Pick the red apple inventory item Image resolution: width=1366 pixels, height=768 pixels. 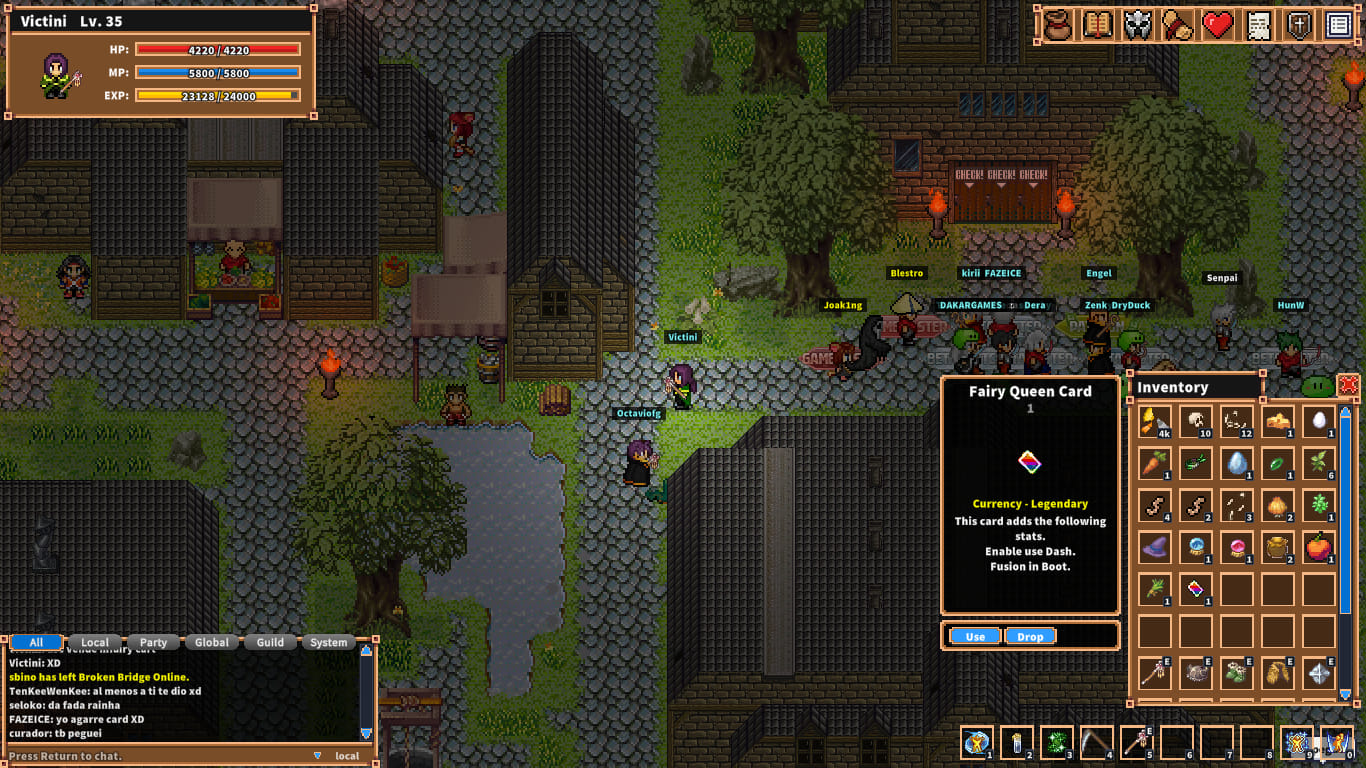tap(1319, 547)
